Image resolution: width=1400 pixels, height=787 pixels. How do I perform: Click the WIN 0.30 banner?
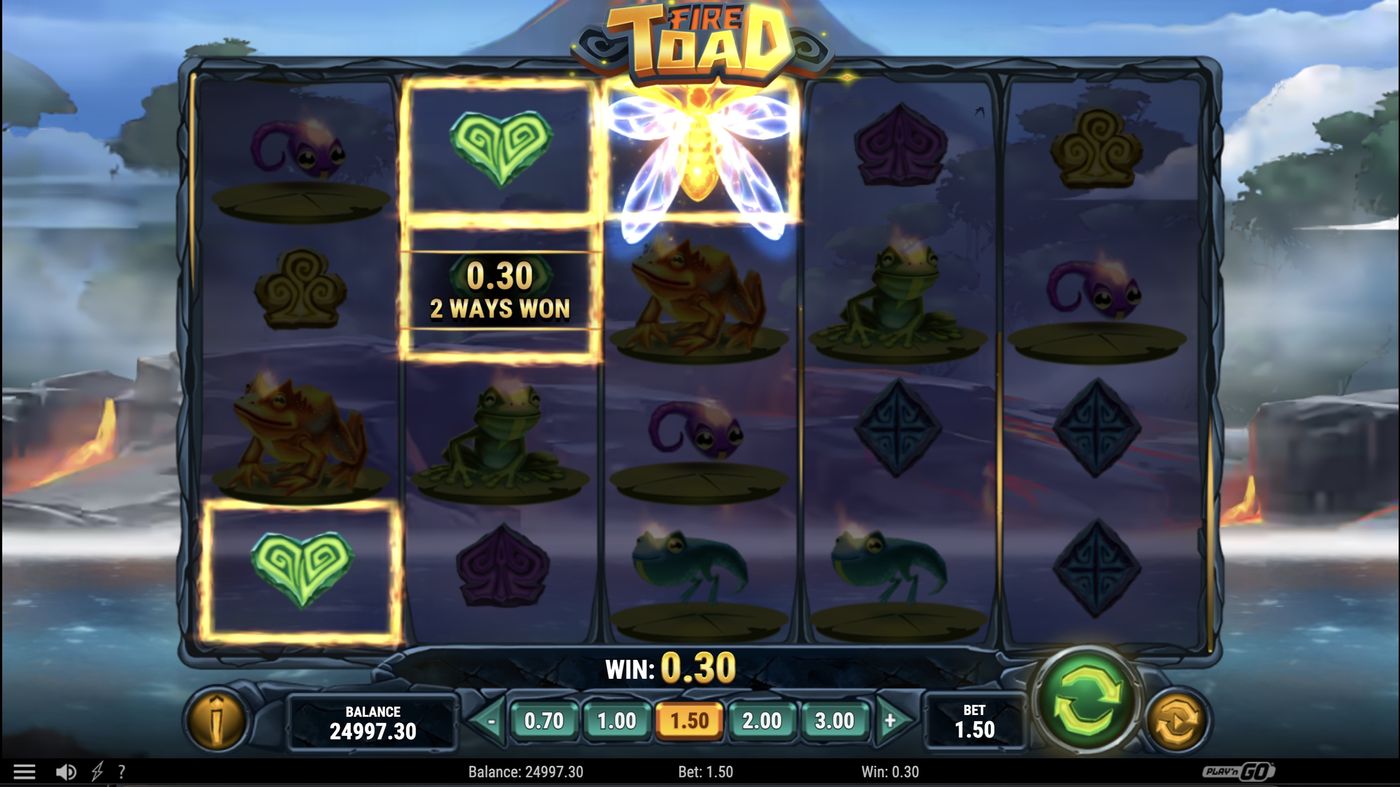[x=668, y=666]
